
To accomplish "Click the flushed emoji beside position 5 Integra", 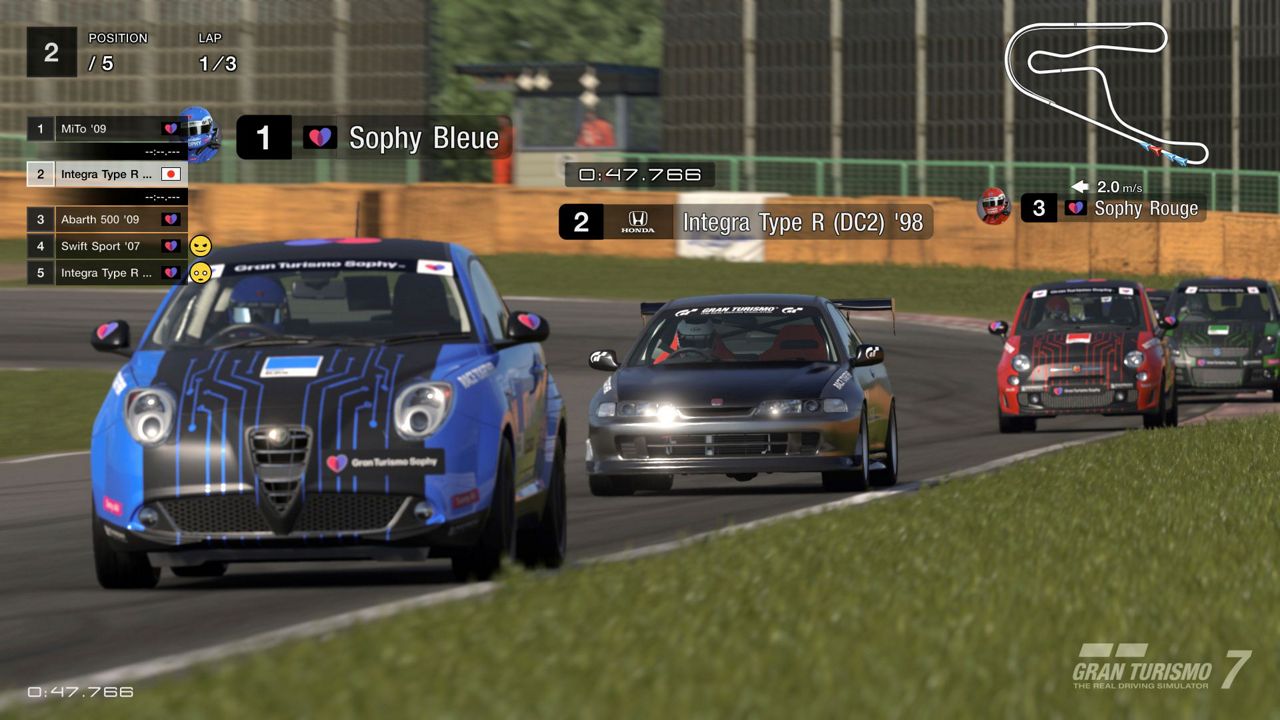I will [x=201, y=272].
